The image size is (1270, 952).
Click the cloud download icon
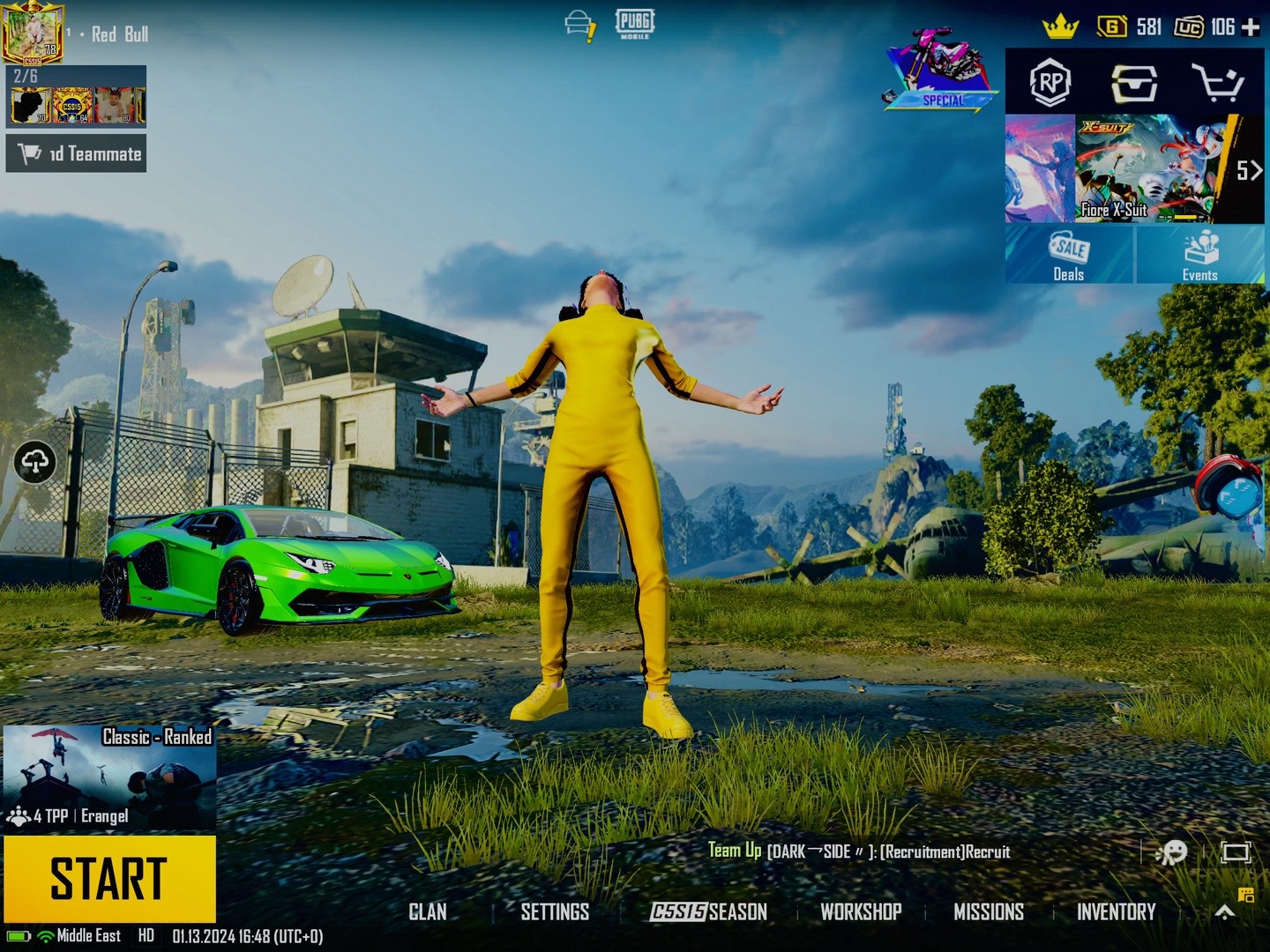pos(35,461)
